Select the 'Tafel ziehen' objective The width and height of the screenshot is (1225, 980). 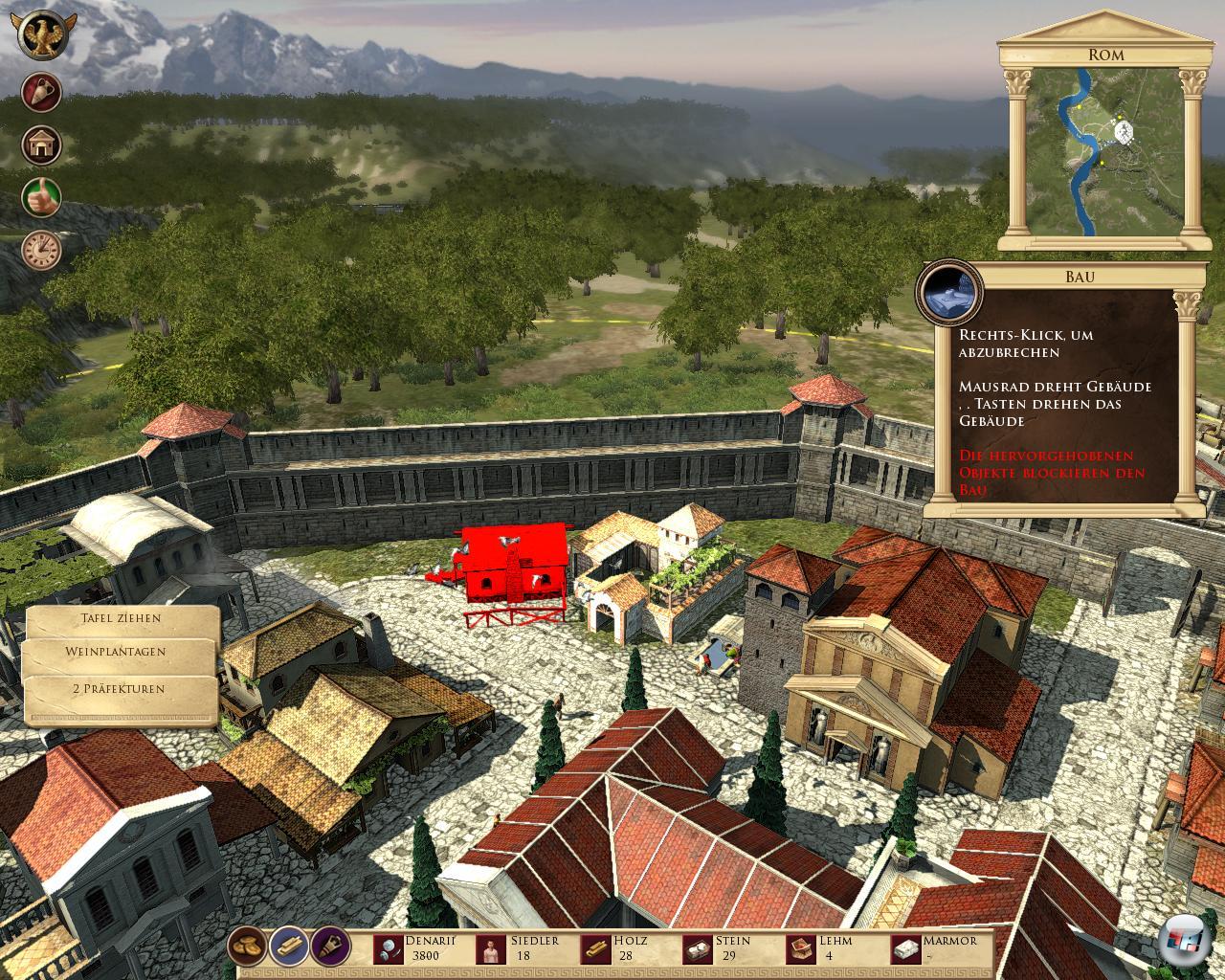[121, 618]
